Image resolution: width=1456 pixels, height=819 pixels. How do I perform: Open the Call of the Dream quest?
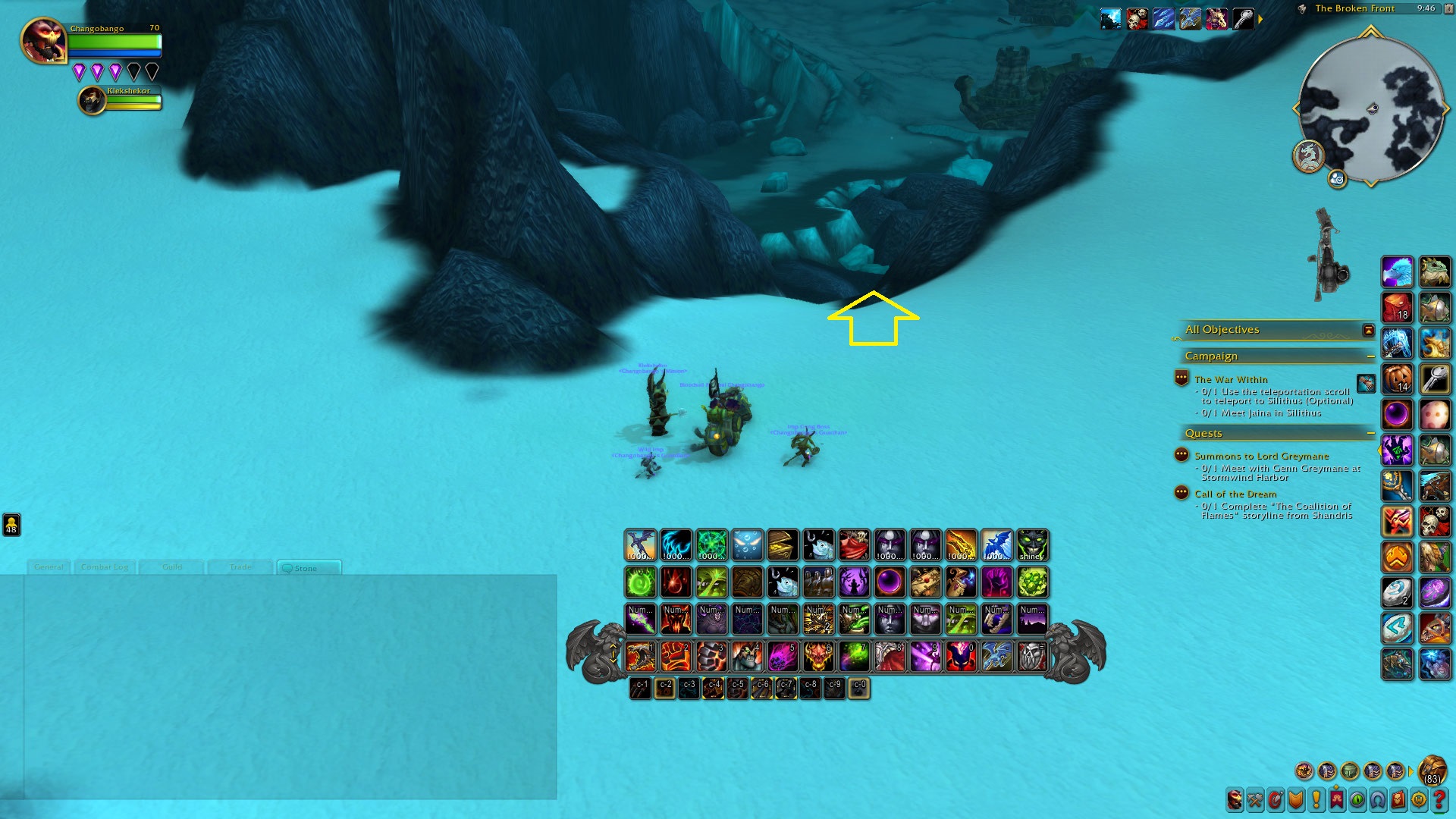pyautogui.click(x=1235, y=494)
